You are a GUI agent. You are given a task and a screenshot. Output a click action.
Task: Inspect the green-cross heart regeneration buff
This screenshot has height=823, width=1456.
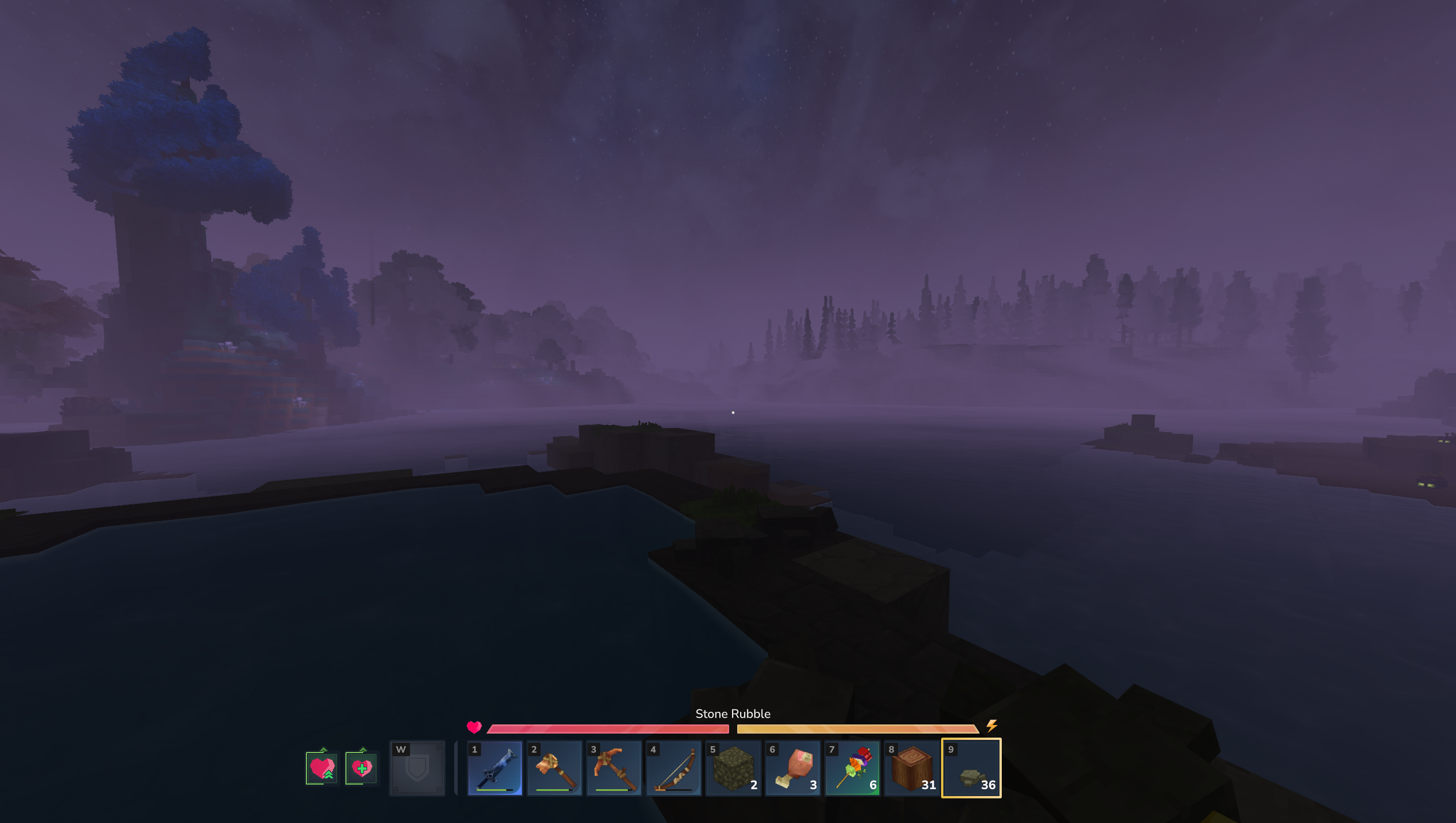click(361, 768)
